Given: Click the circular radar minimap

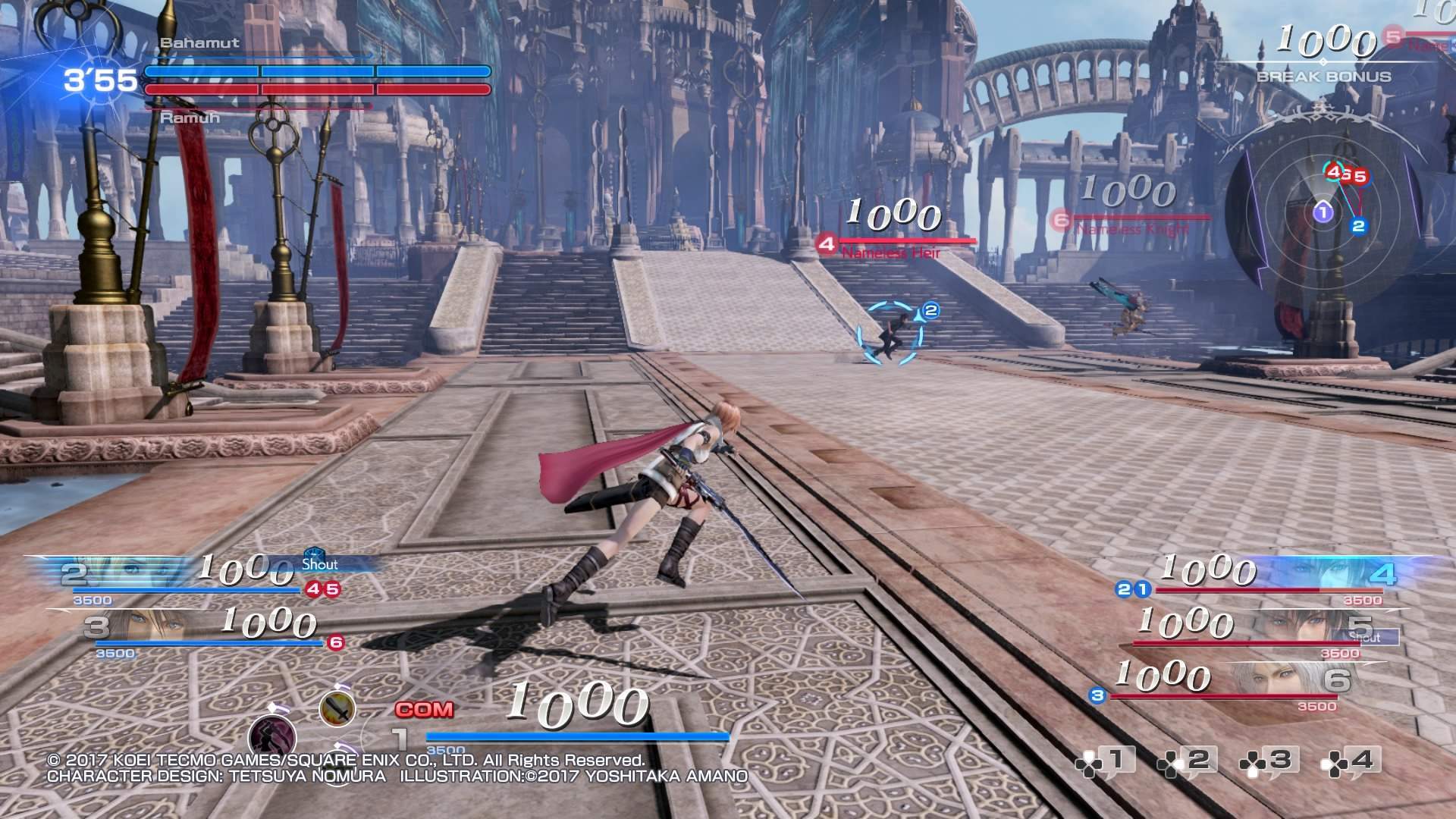Looking at the screenshot, I should [x=1323, y=212].
